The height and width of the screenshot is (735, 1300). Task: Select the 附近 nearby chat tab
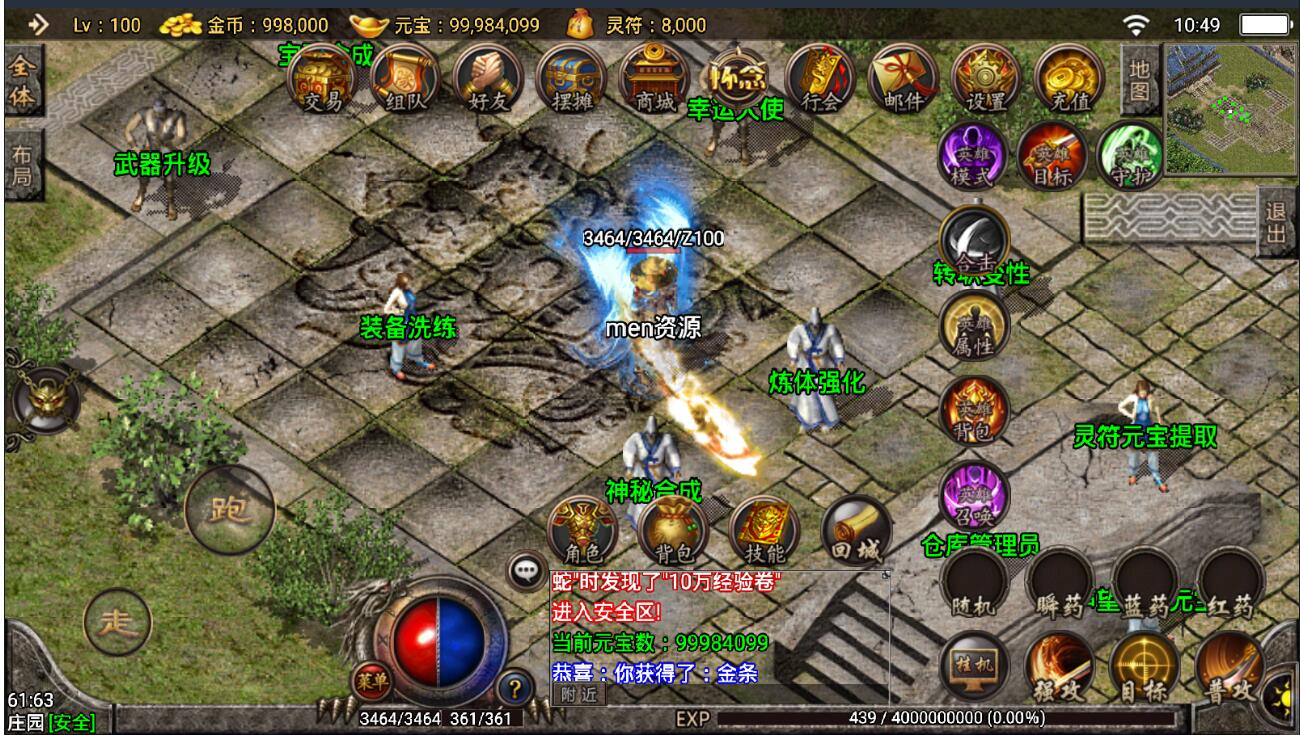578,694
